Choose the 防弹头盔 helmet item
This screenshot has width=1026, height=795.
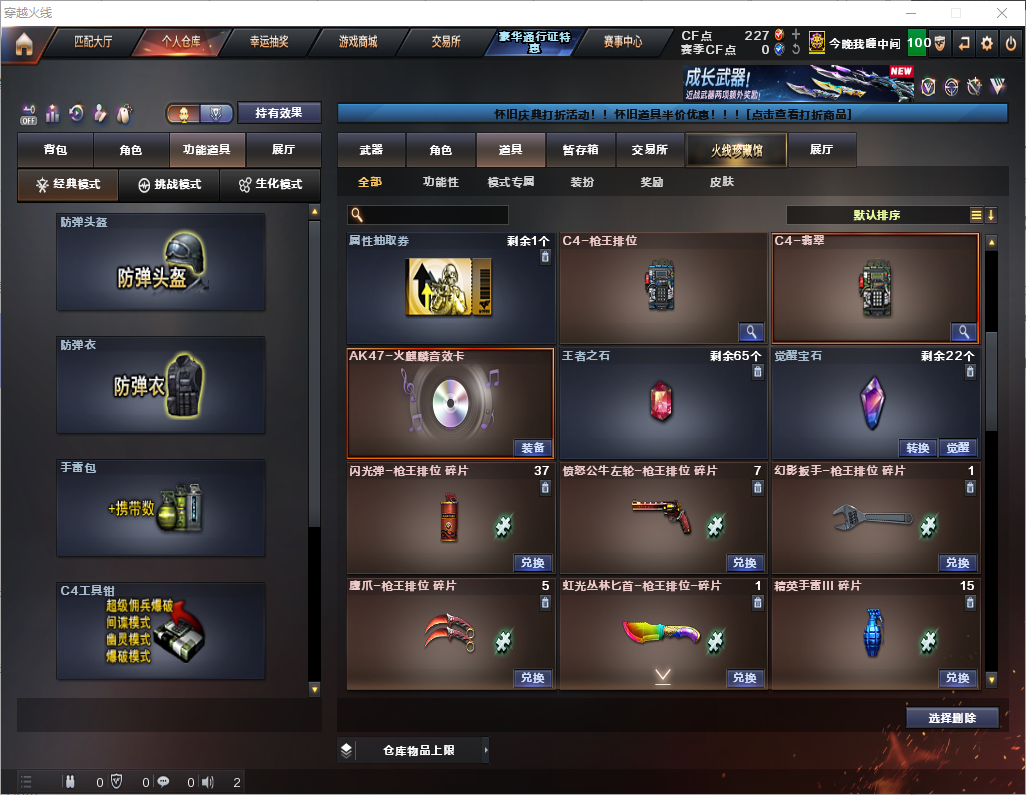tap(161, 261)
